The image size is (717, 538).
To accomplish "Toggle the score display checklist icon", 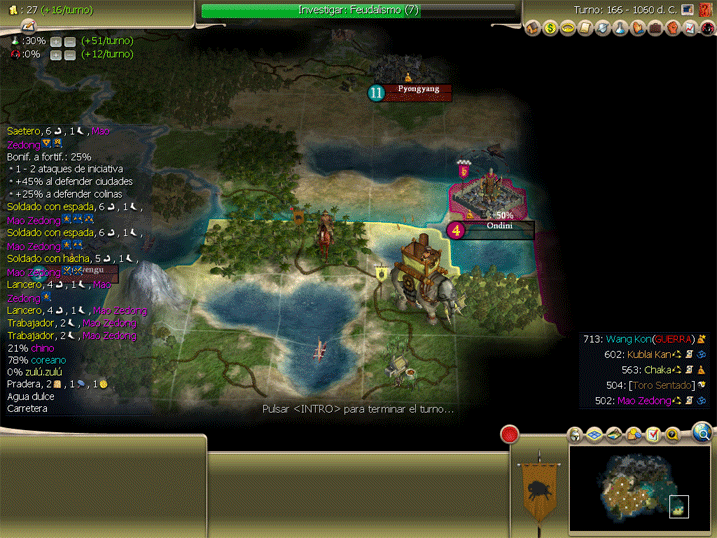I will pos(652,434).
